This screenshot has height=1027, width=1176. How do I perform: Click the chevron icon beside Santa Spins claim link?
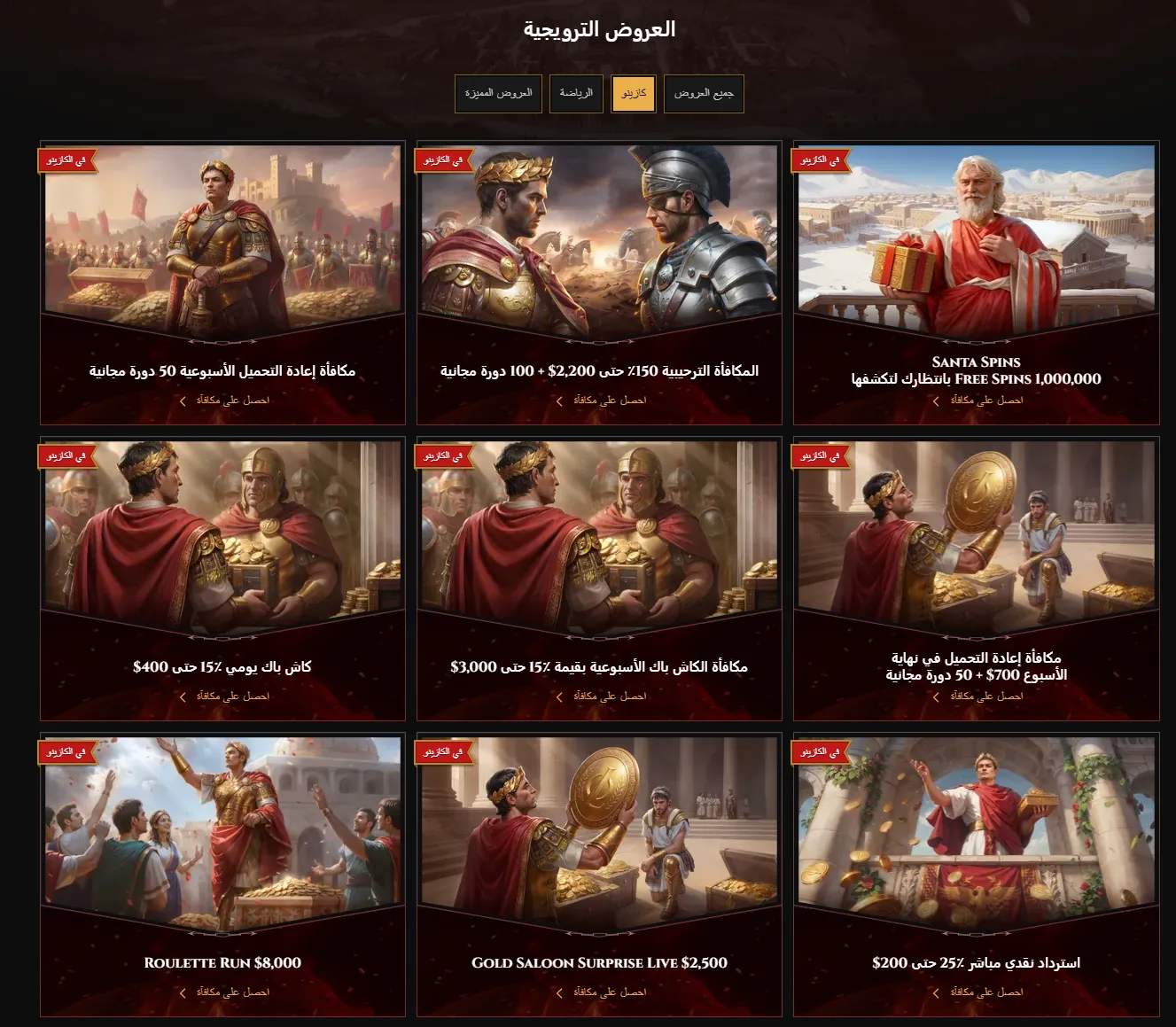936,400
